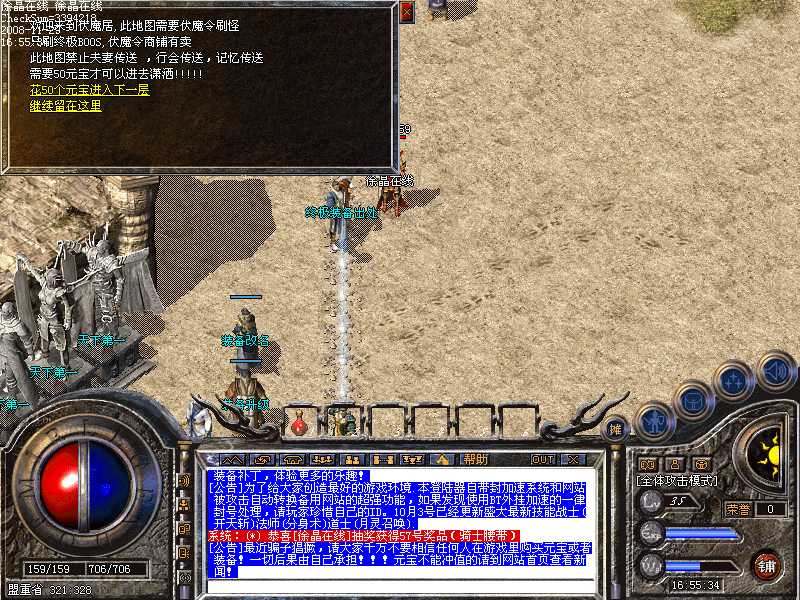Open the 帮助 help button

(x=474, y=459)
